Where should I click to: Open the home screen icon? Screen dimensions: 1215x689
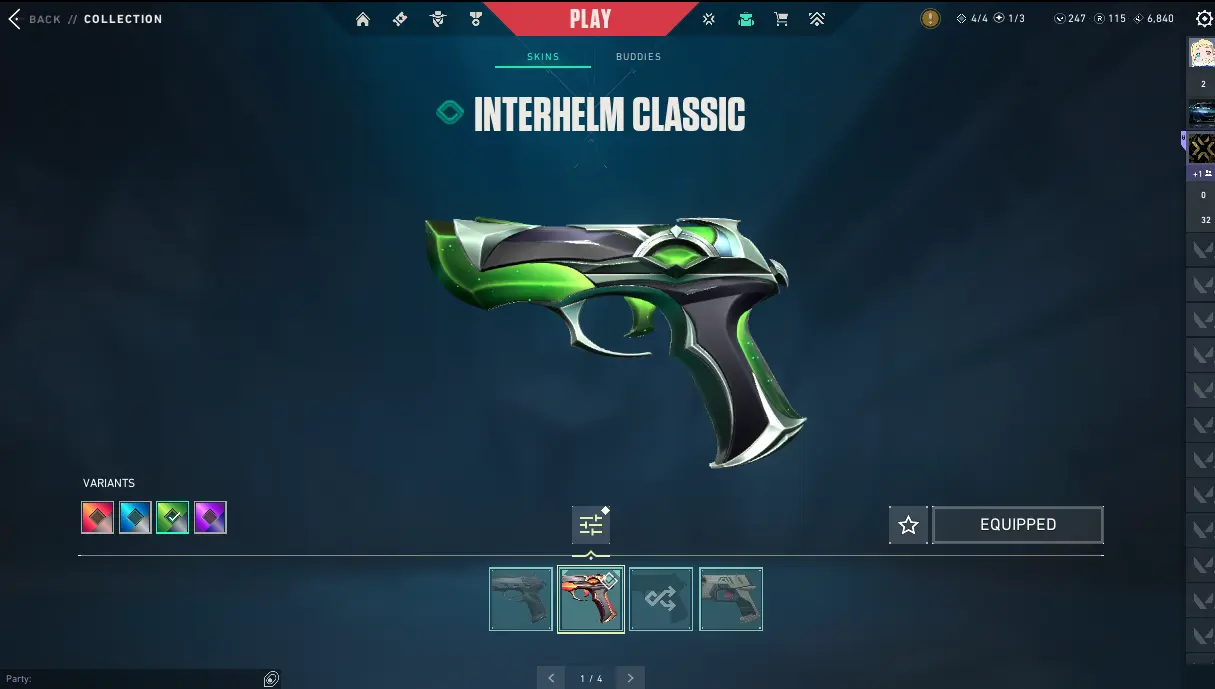pos(363,19)
